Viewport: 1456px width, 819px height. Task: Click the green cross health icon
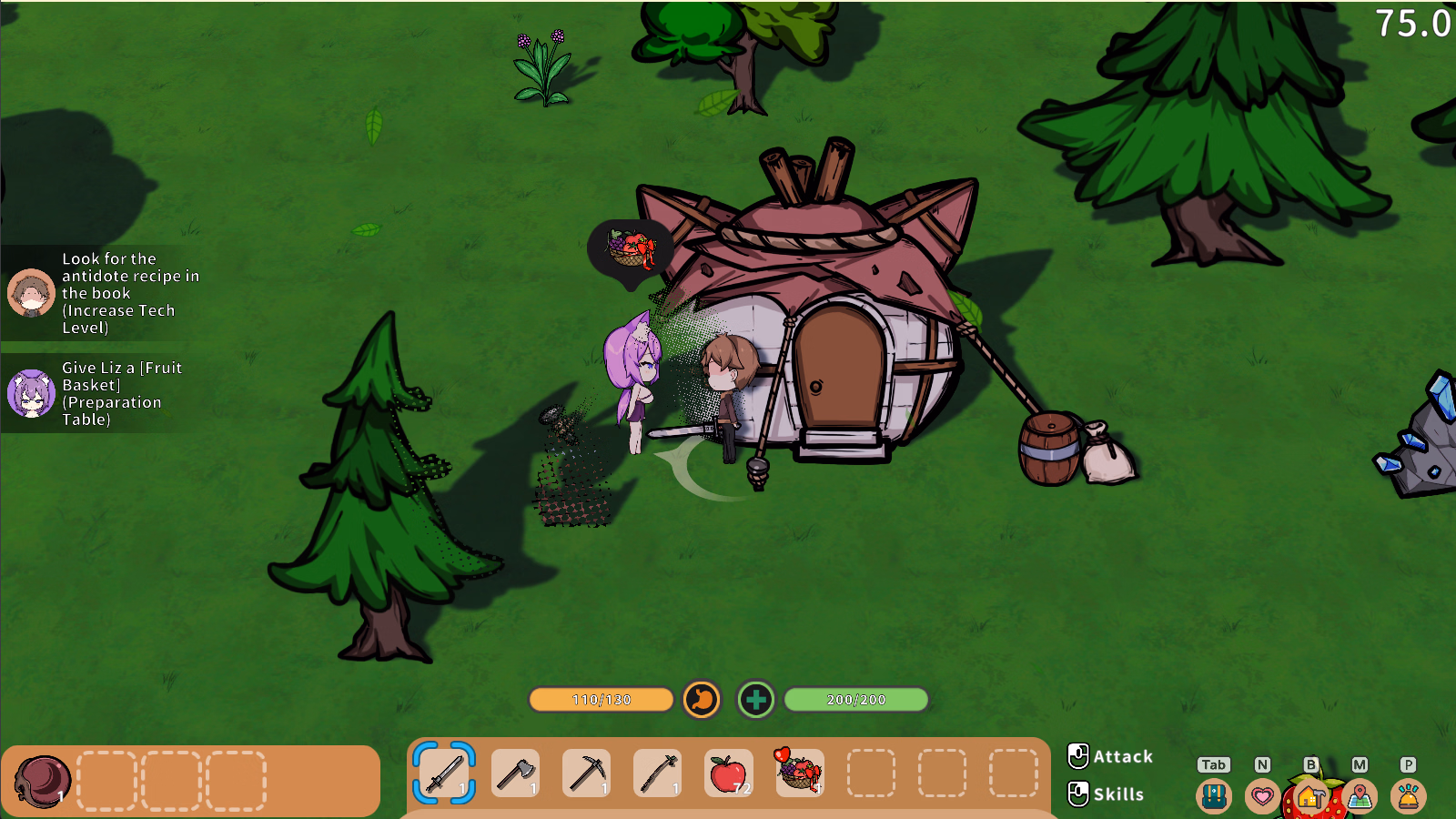click(756, 700)
